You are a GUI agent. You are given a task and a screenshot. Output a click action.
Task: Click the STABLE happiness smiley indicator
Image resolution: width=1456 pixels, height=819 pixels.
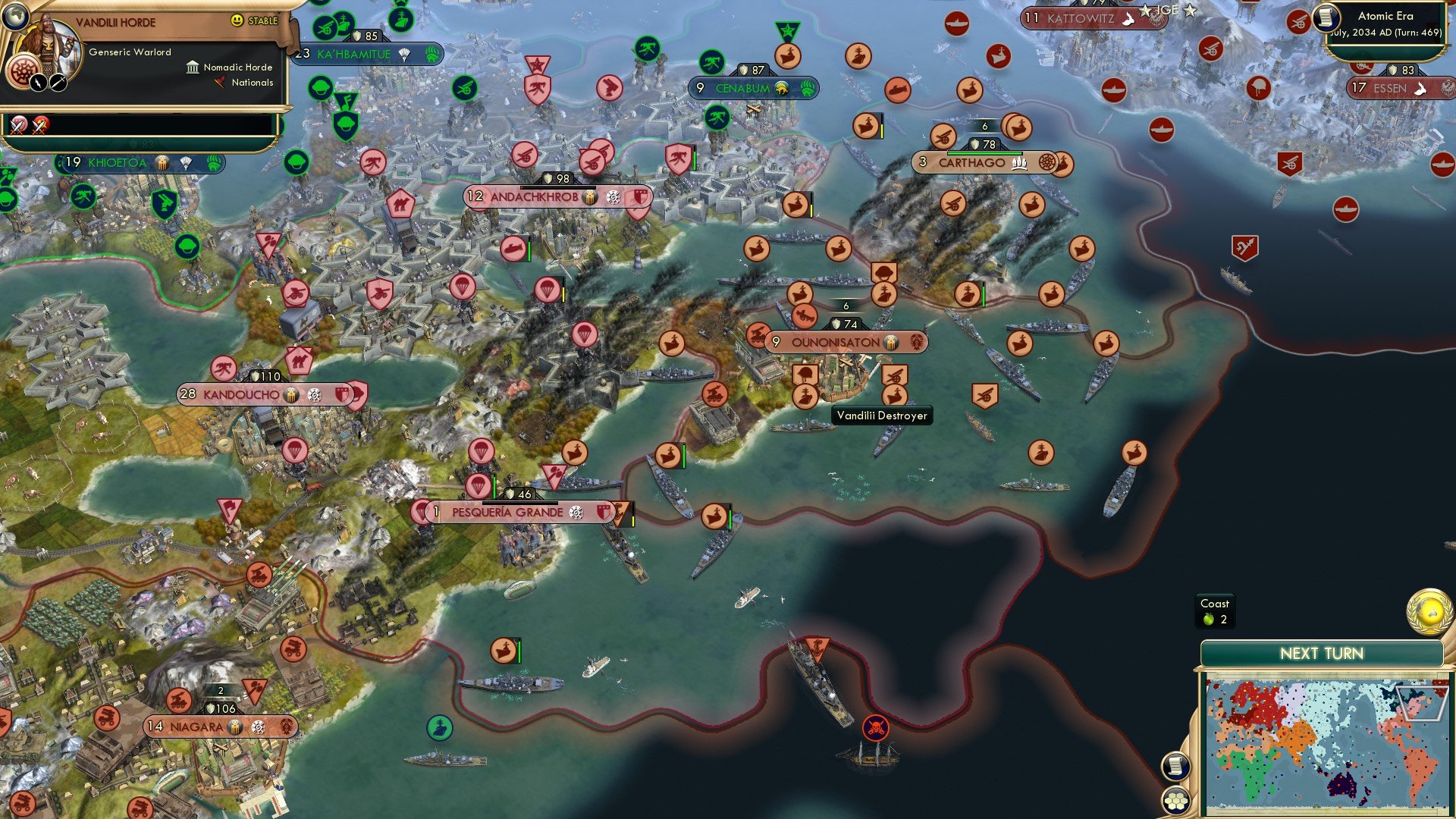(x=238, y=20)
